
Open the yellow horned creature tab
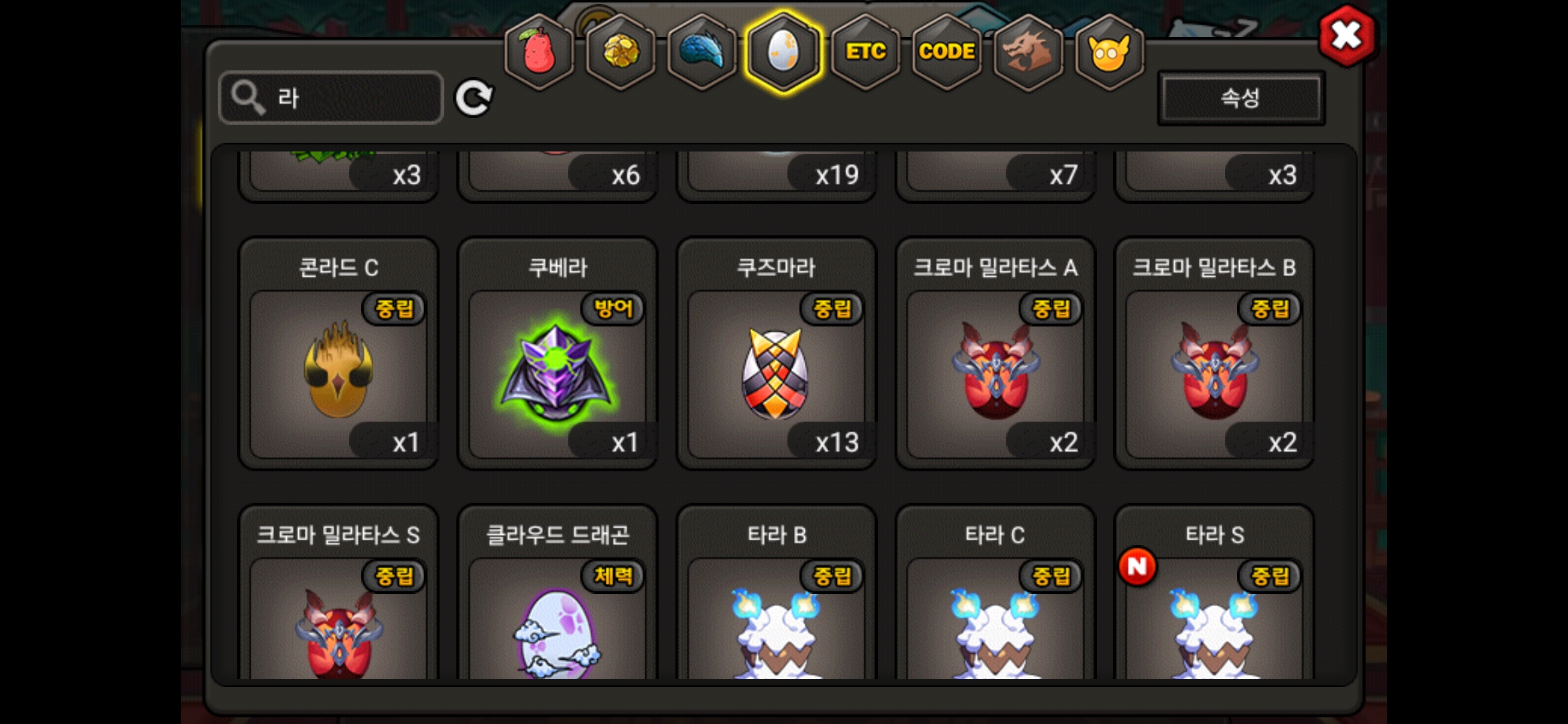tap(1109, 52)
